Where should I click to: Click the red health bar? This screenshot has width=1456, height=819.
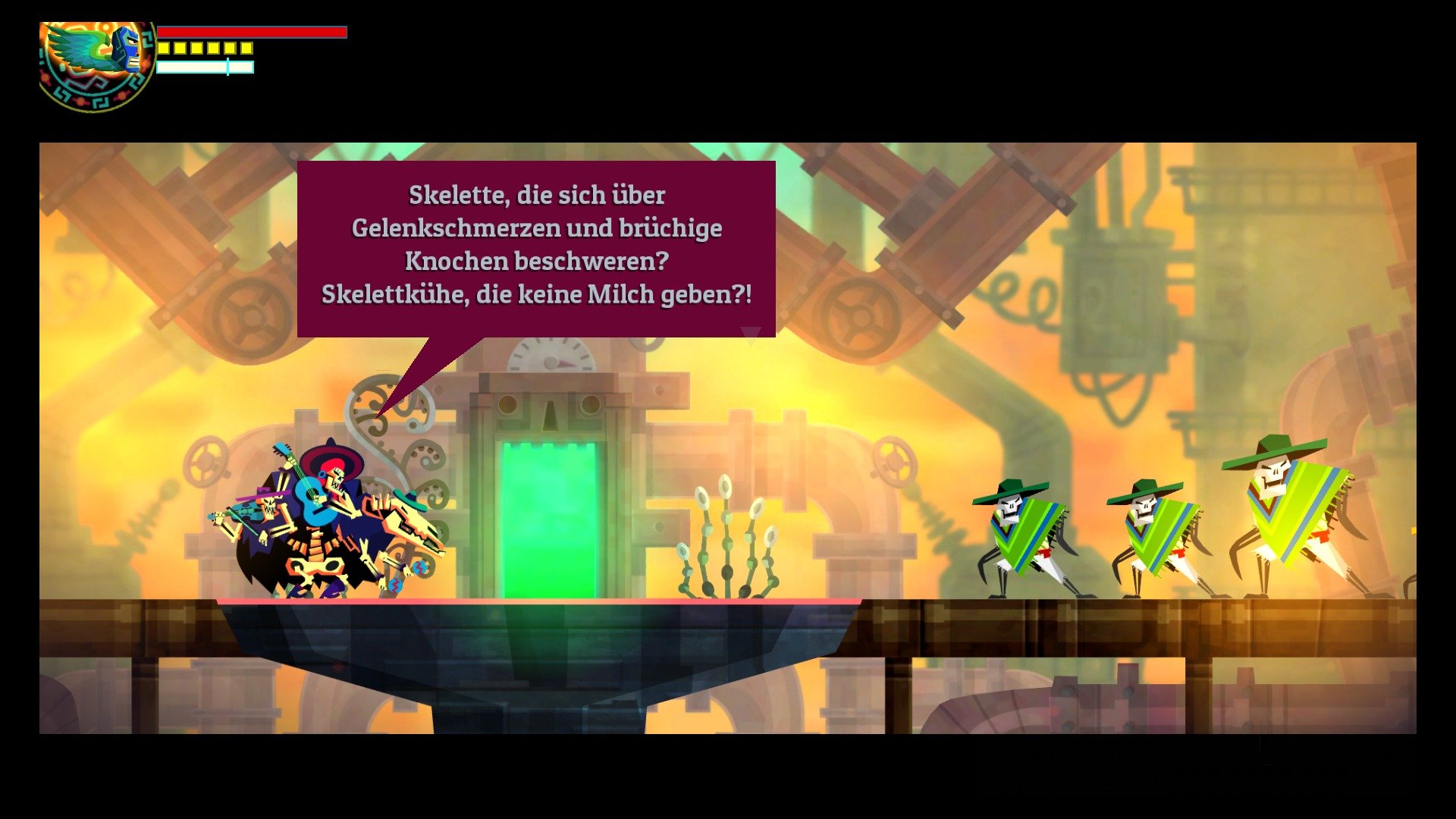pos(250,33)
